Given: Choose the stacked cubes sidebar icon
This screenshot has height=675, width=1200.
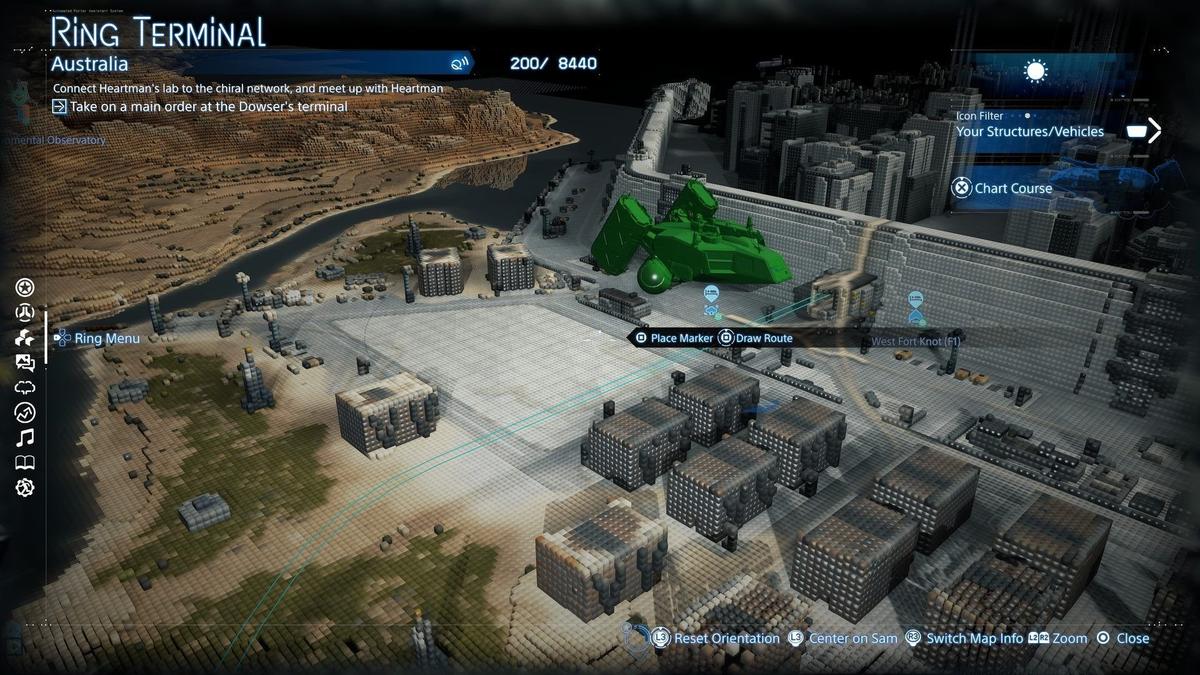Looking at the screenshot, I should (x=25, y=338).
